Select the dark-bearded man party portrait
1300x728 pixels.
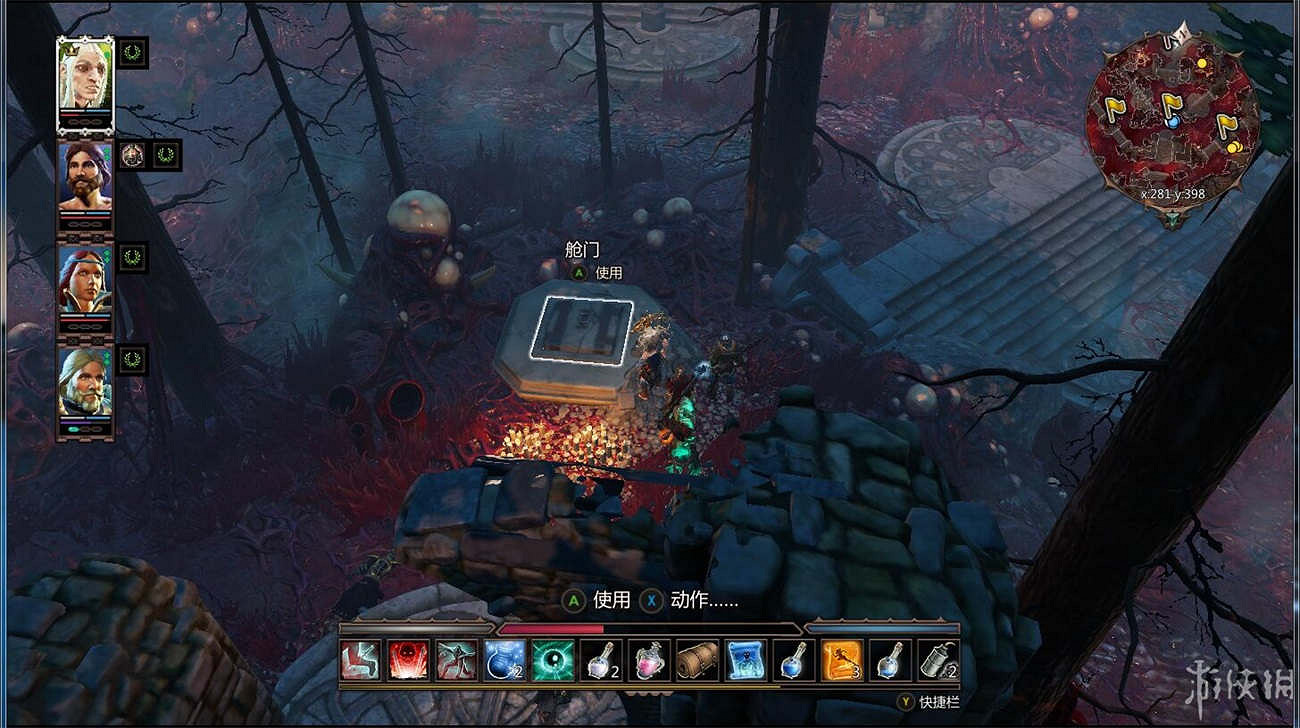coord(85,178)
